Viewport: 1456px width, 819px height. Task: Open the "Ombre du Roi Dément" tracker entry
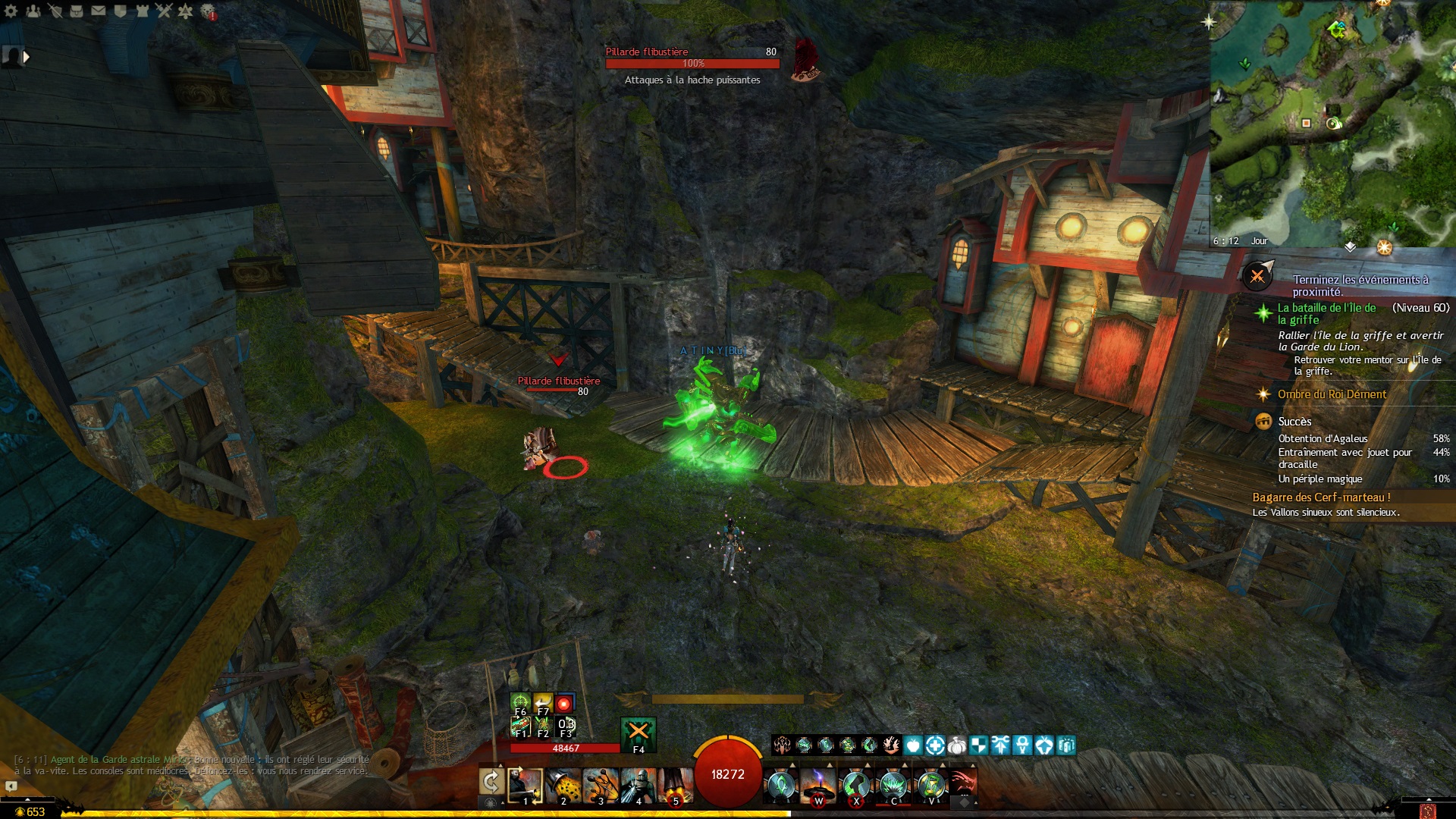click(1331, 394)
